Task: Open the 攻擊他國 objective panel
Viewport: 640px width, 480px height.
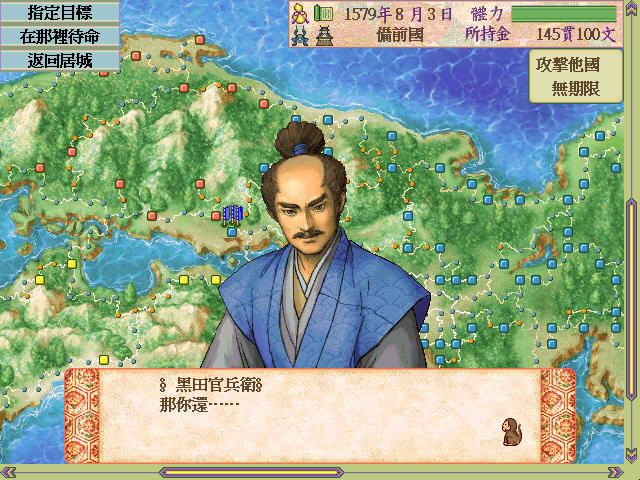Action: click(582, 77)
